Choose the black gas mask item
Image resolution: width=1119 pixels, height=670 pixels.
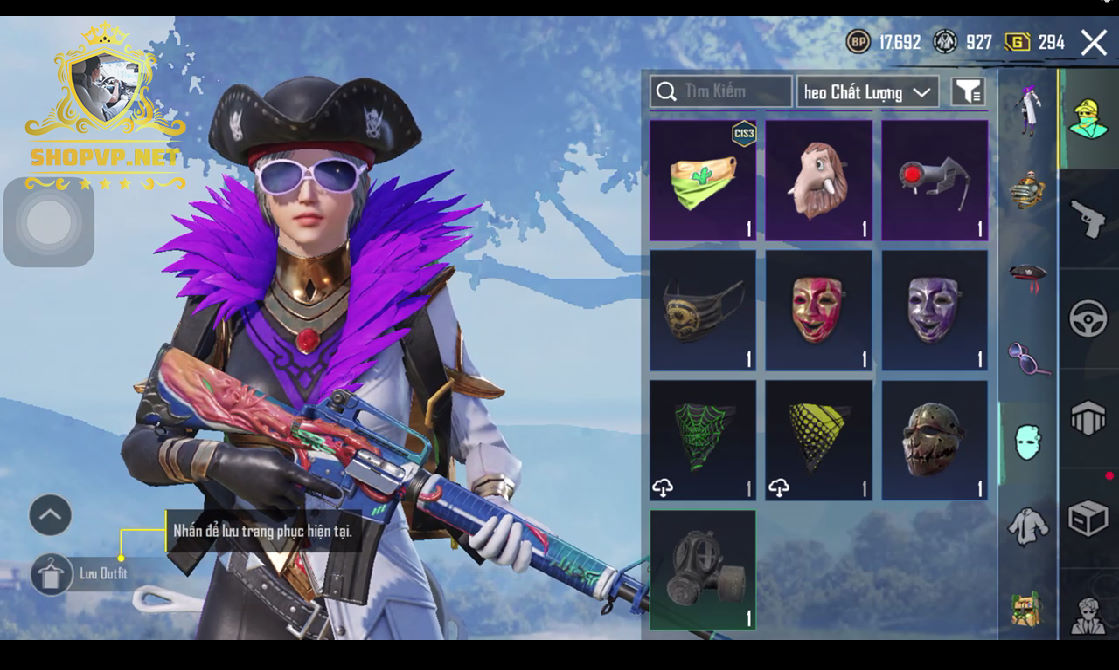703,570
